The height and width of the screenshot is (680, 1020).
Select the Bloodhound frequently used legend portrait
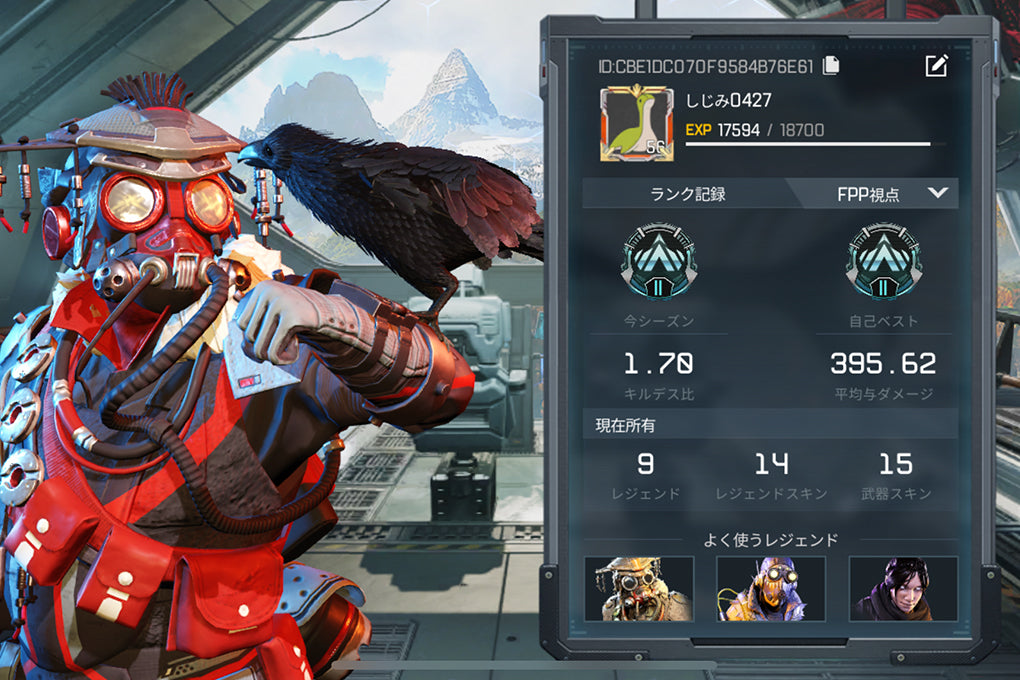point(638,588)
